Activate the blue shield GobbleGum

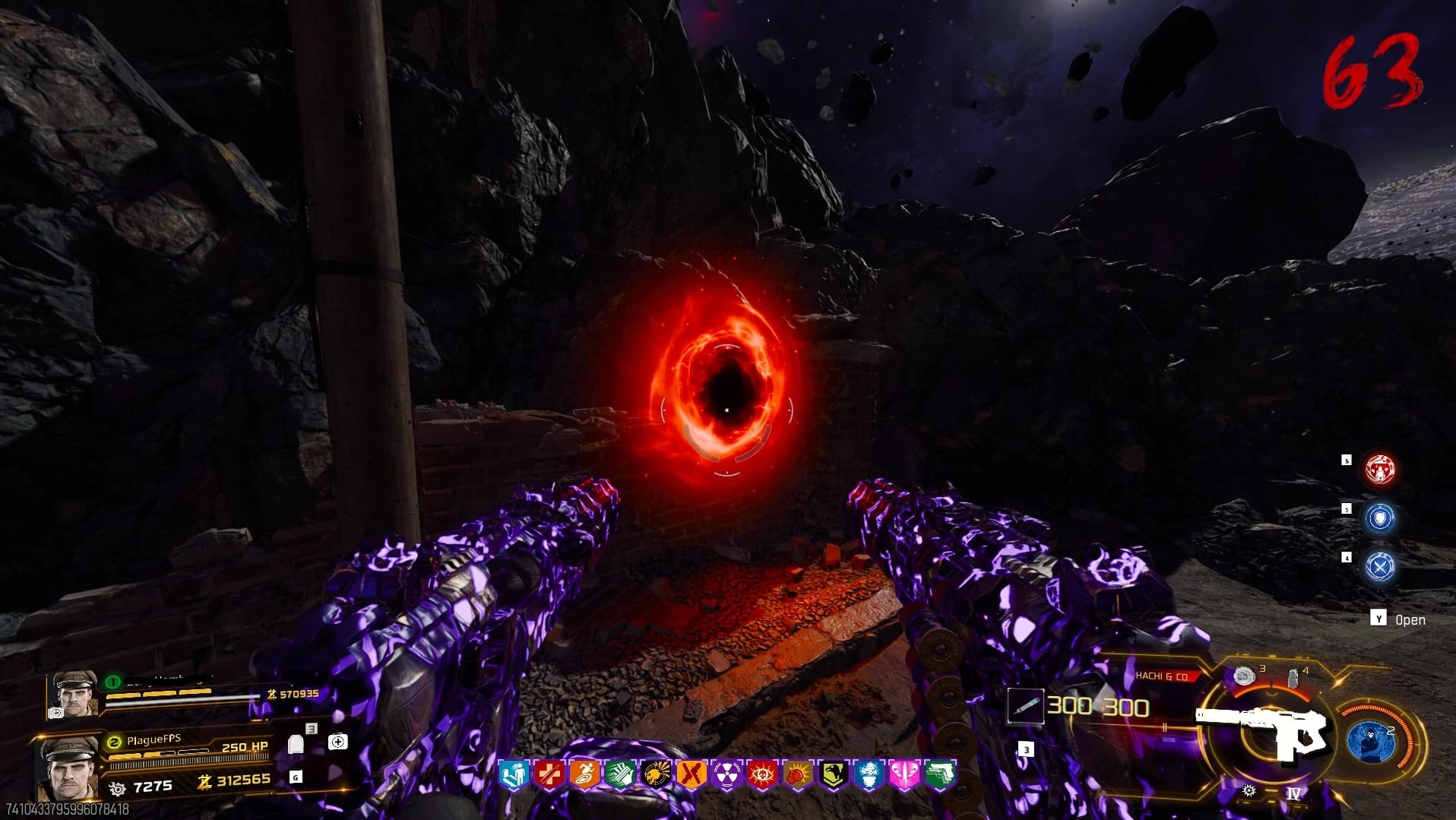pyautogui.click(x=1379, y=518)
